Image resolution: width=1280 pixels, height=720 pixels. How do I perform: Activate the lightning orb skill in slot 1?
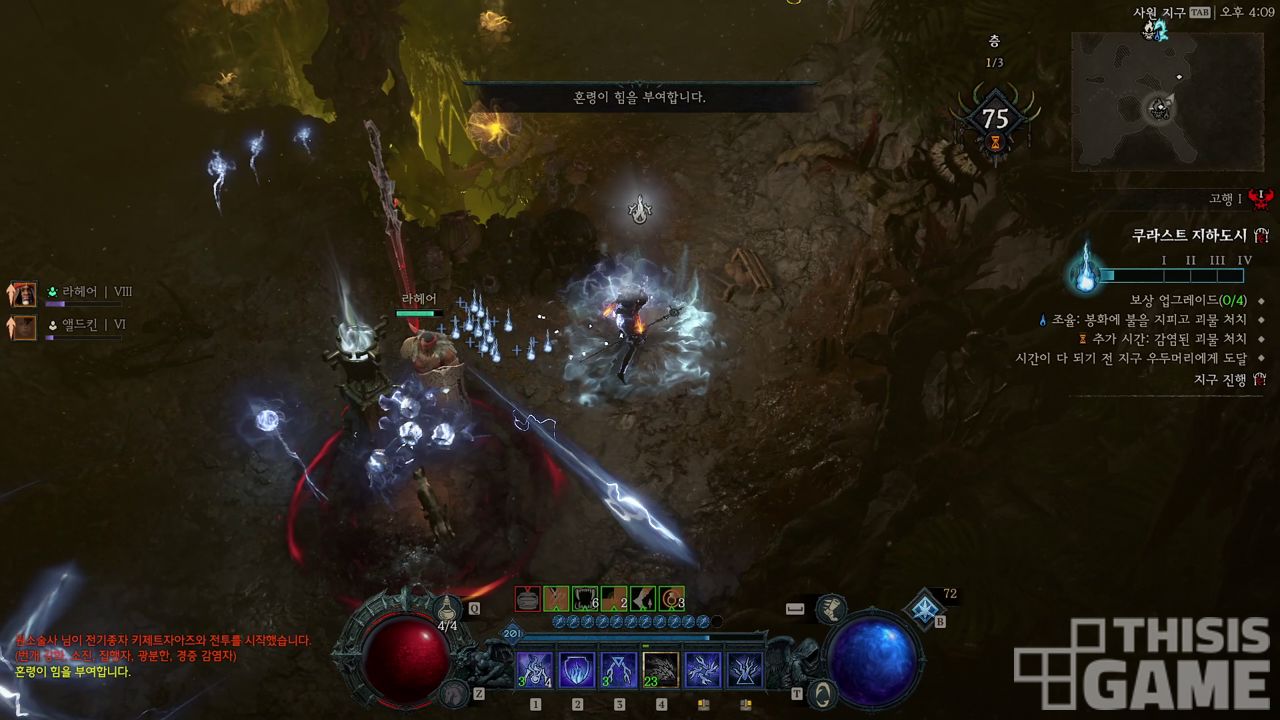[x=535, y=669]
